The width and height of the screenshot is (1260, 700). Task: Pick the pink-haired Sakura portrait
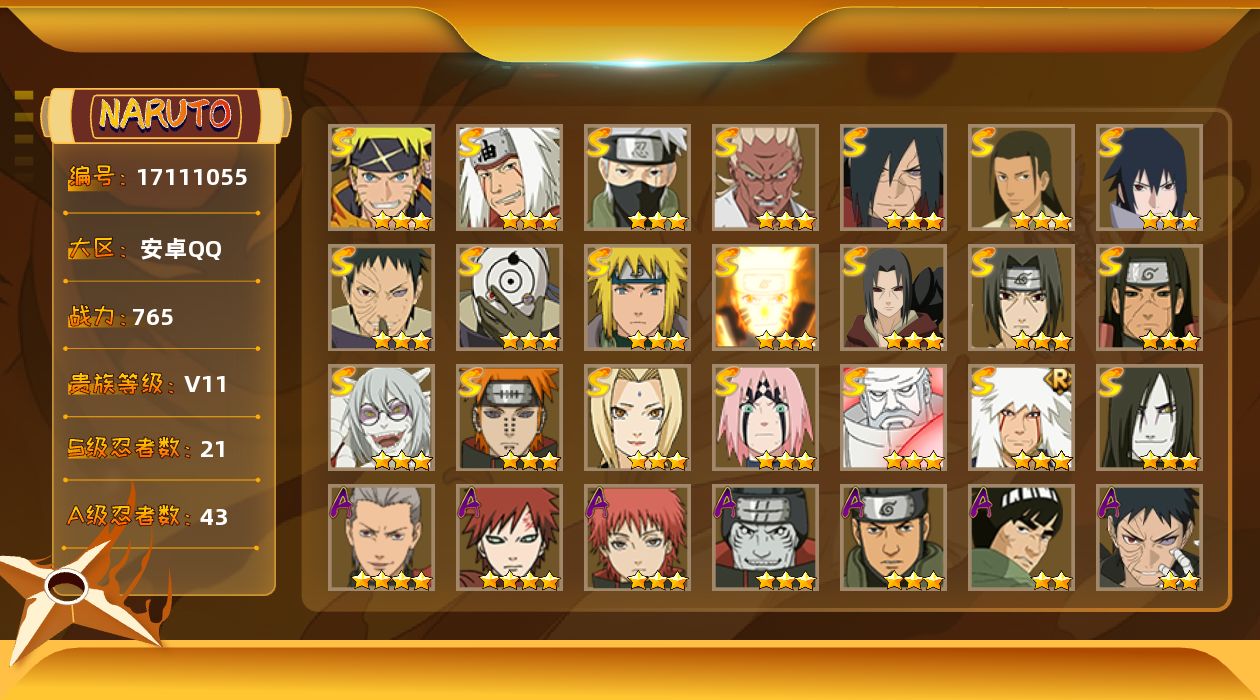pos(765,417)
